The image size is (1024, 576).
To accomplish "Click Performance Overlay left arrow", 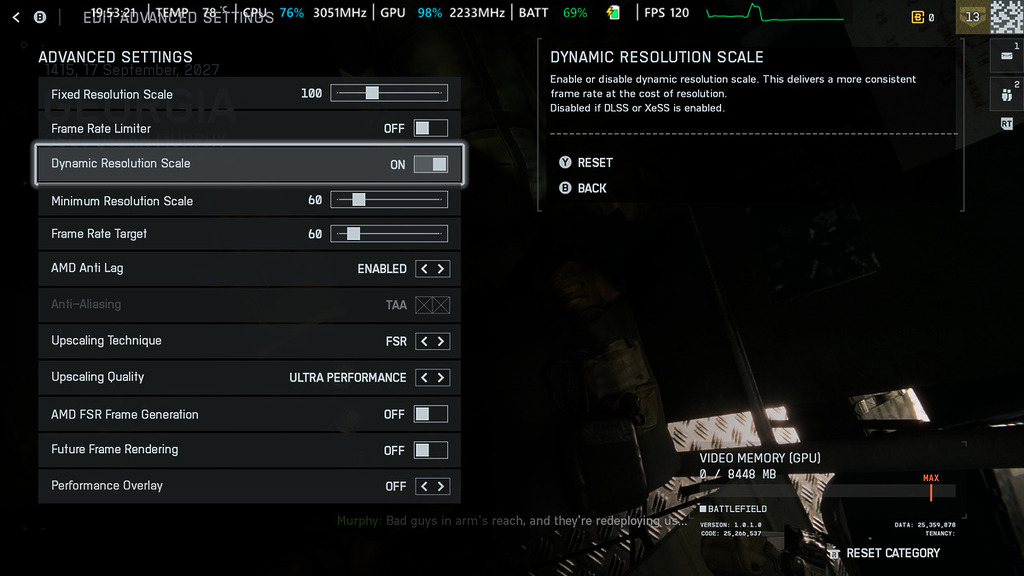I will [423, 486].
